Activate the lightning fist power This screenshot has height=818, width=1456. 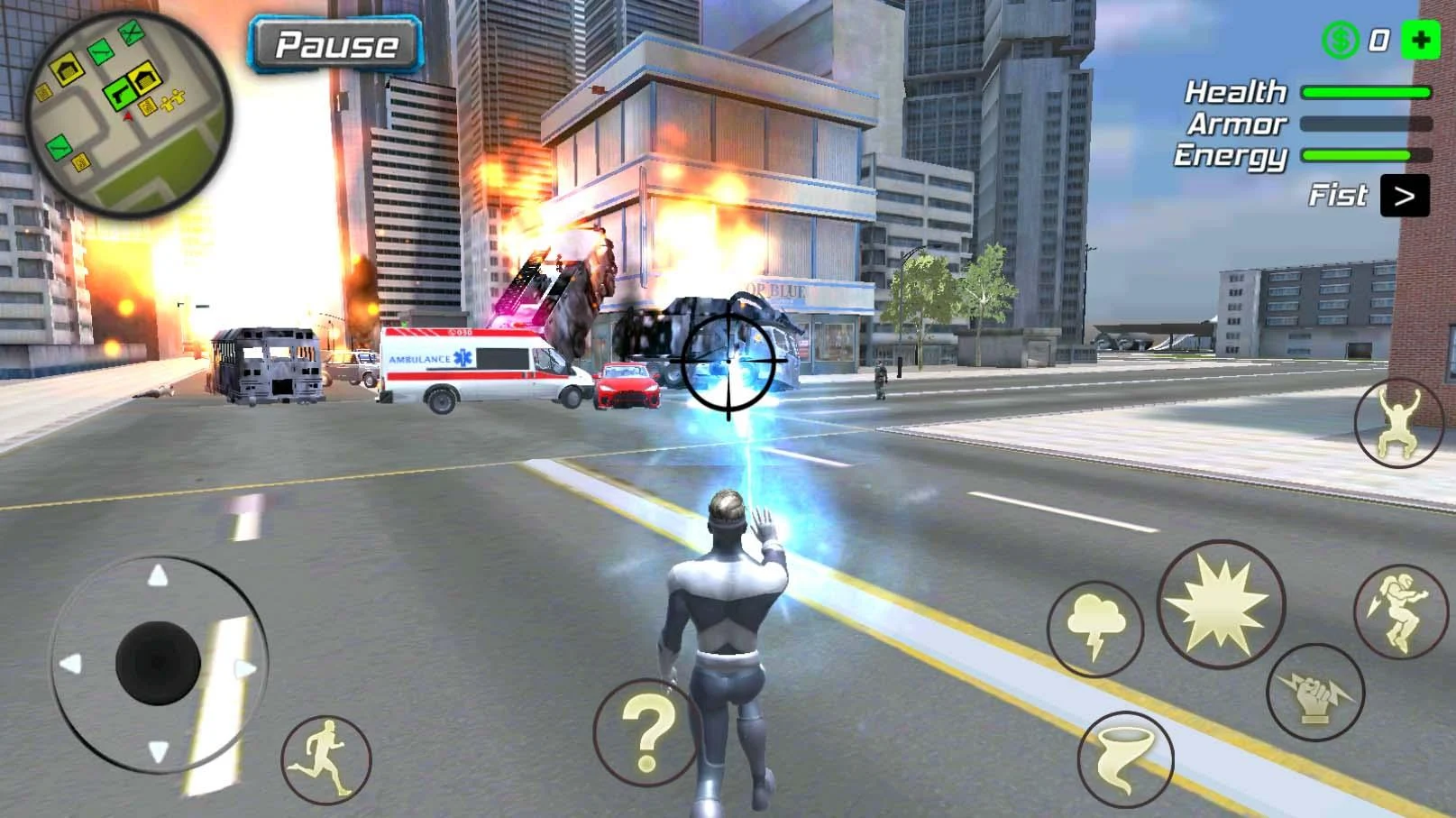(x=1314, y=690)
